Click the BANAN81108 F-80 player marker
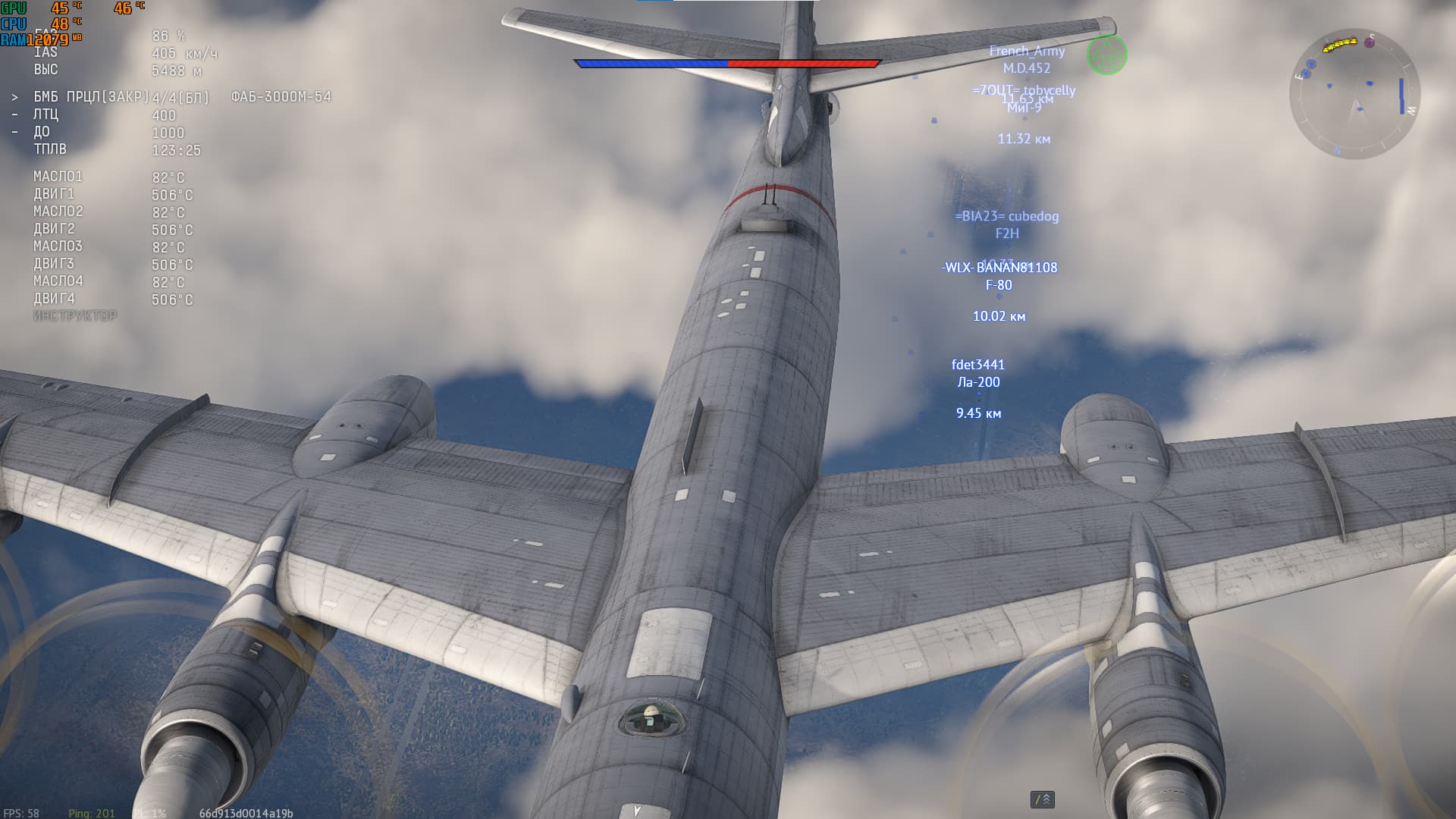This screenshot has width=1456, height=819. (999, 276)
